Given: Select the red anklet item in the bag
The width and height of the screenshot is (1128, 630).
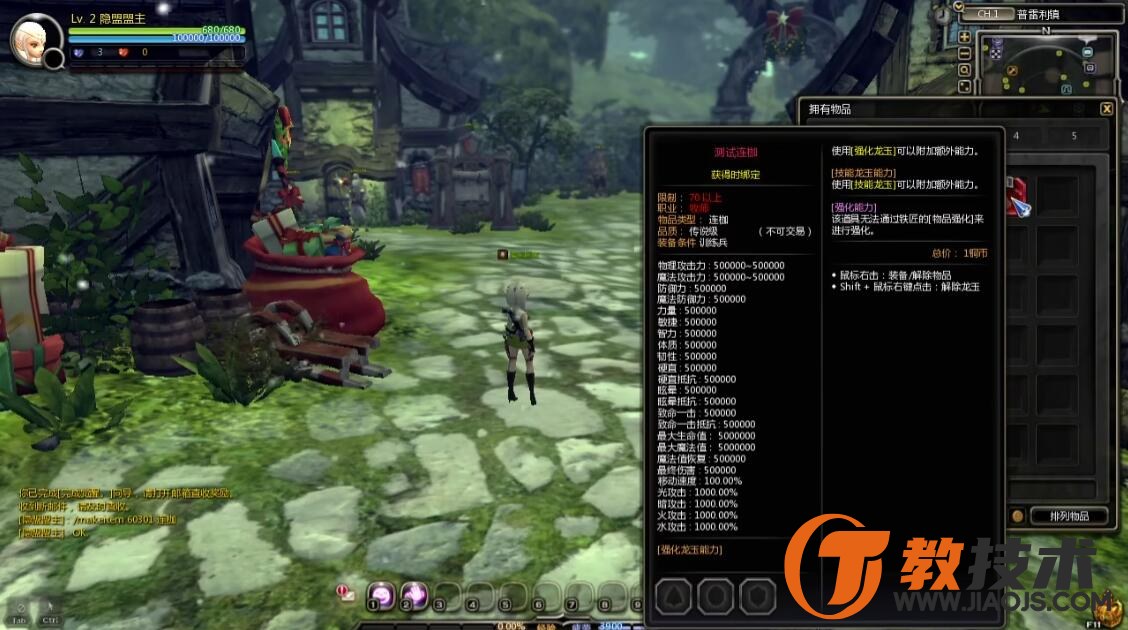Looking at the screenshot, I should tap(1015, 192).
